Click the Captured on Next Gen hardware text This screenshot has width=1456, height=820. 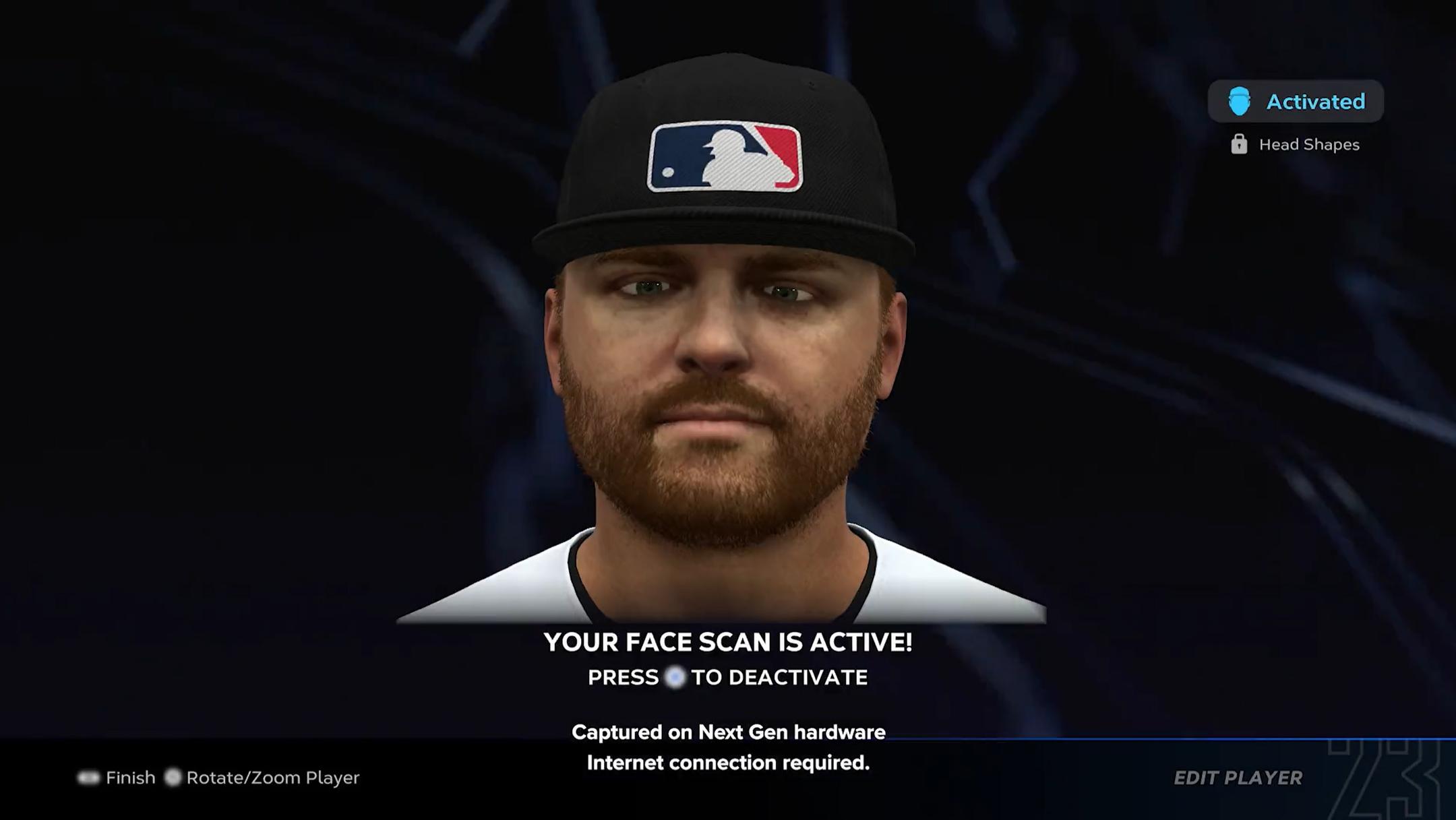[728, 732]
